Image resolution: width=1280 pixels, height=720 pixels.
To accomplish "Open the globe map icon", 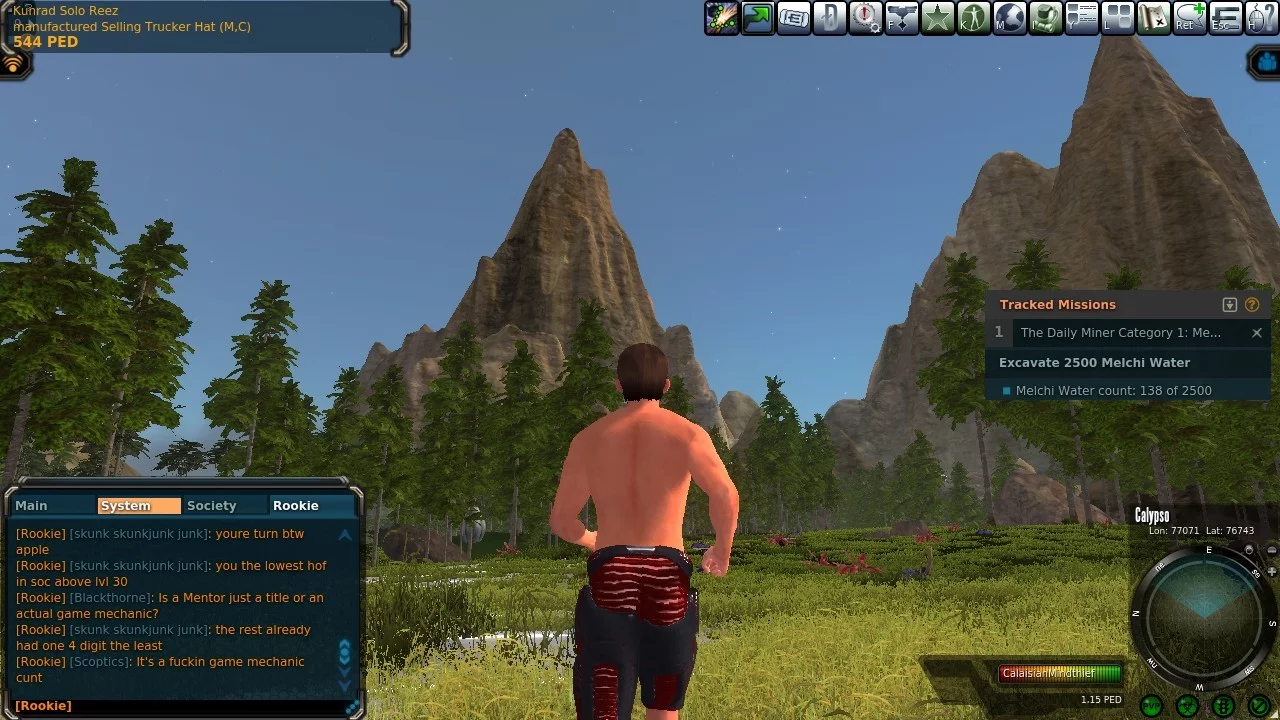I will [x=1009, y=18].
